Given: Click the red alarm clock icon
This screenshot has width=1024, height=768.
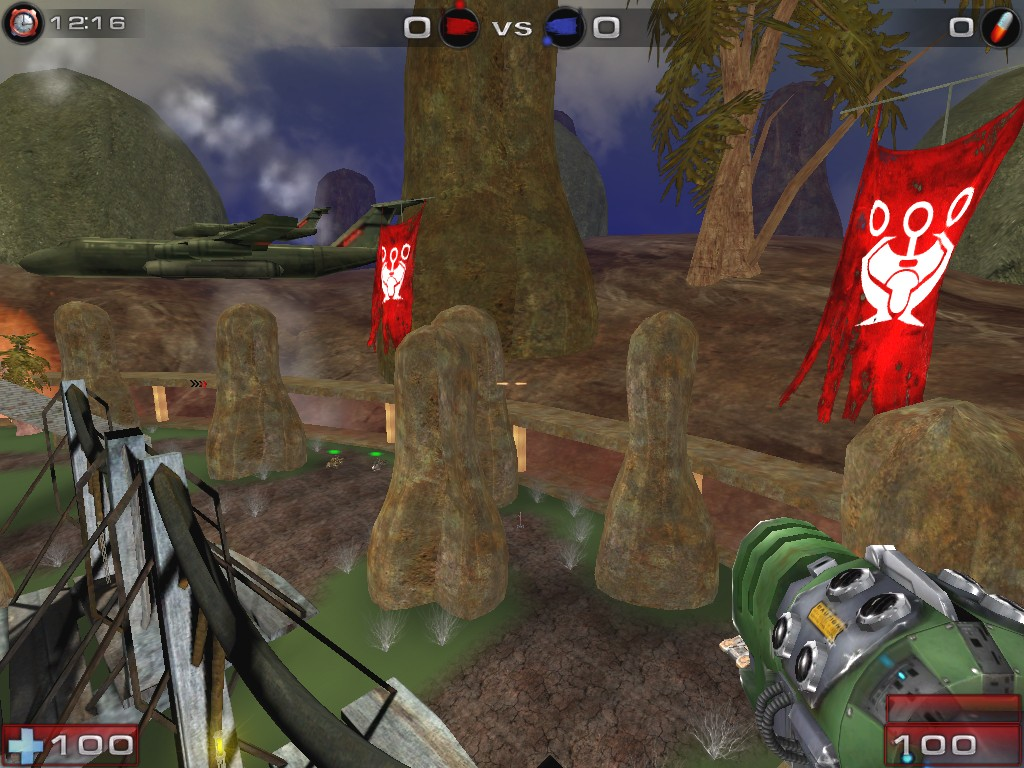Looking at the screenshot, I should tap(22, 23).
